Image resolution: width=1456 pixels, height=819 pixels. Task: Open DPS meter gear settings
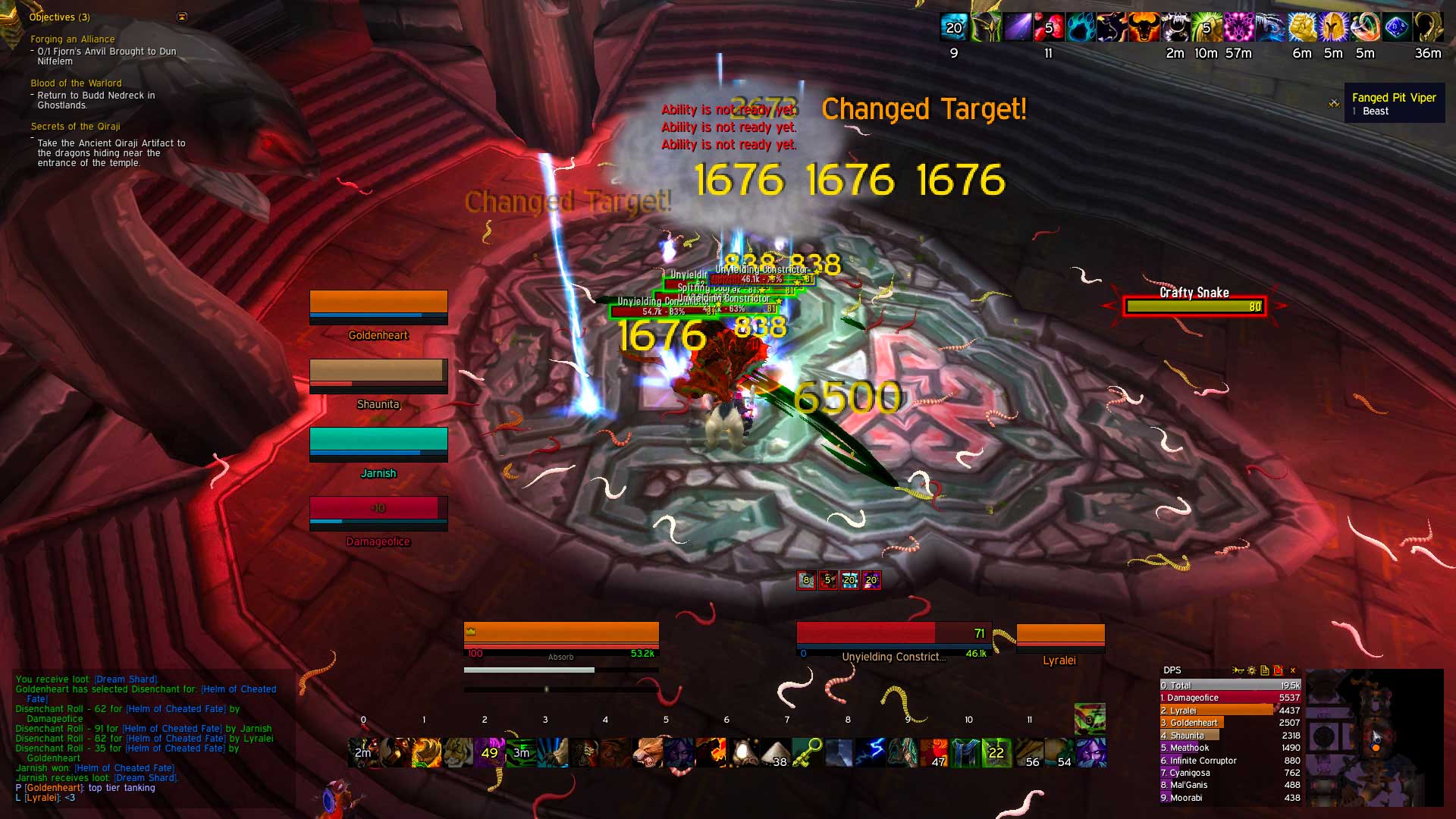click(1251, 670)
